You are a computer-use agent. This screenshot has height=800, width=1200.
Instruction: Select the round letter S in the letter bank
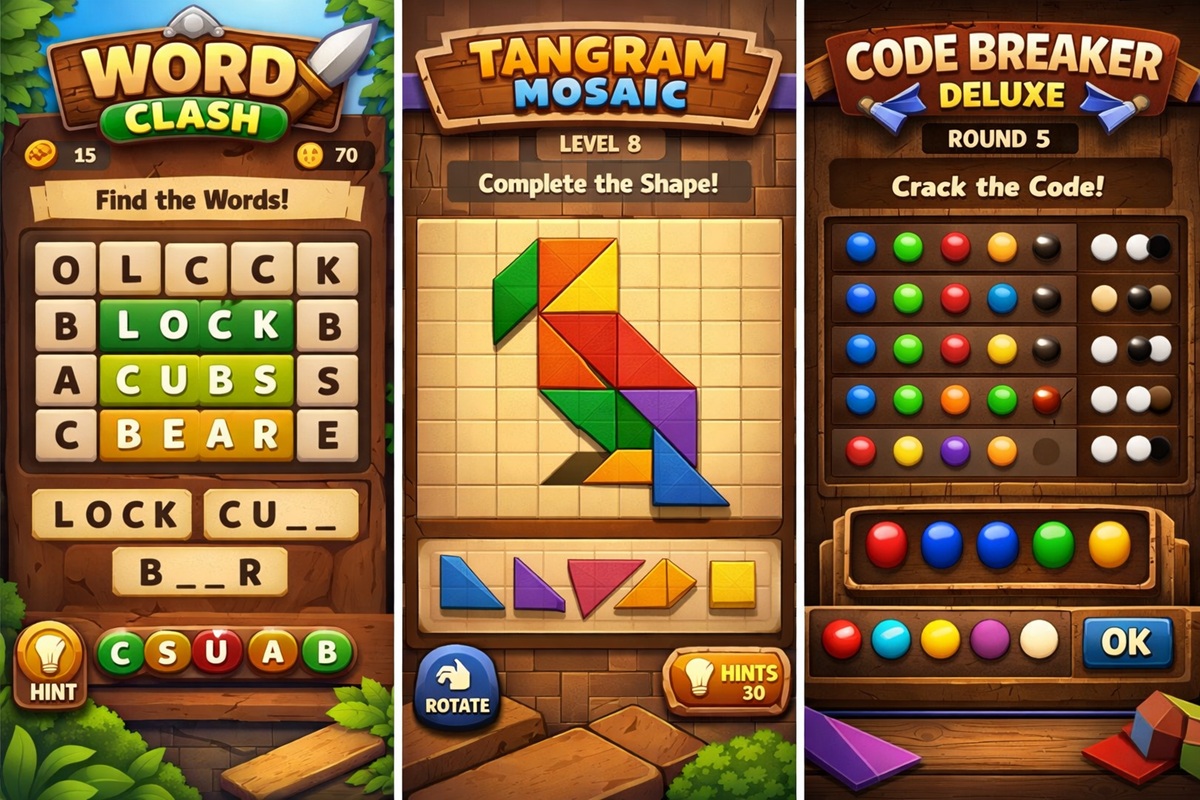point(169,654)
